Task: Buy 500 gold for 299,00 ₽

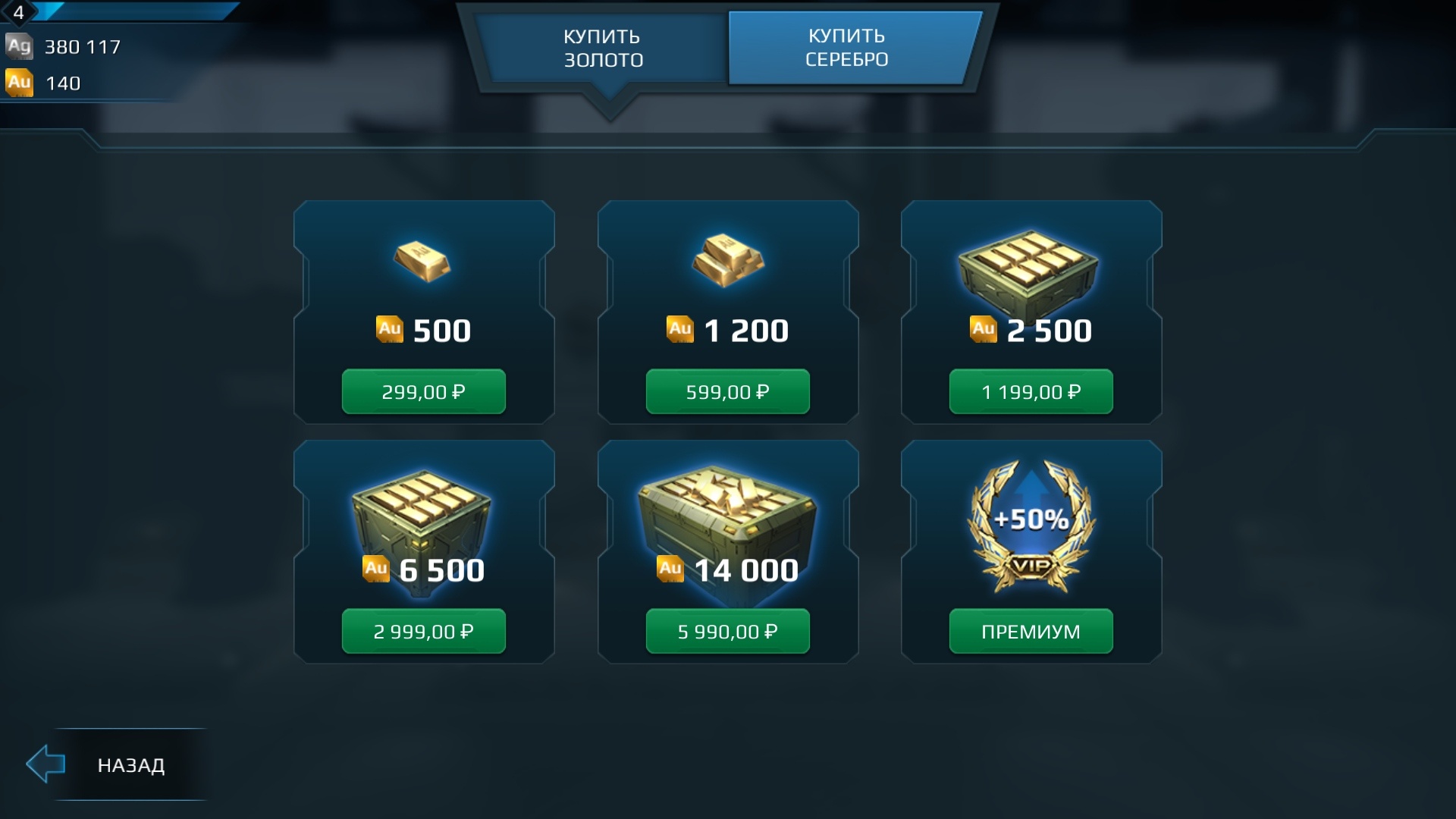Action: click(423, 392)
